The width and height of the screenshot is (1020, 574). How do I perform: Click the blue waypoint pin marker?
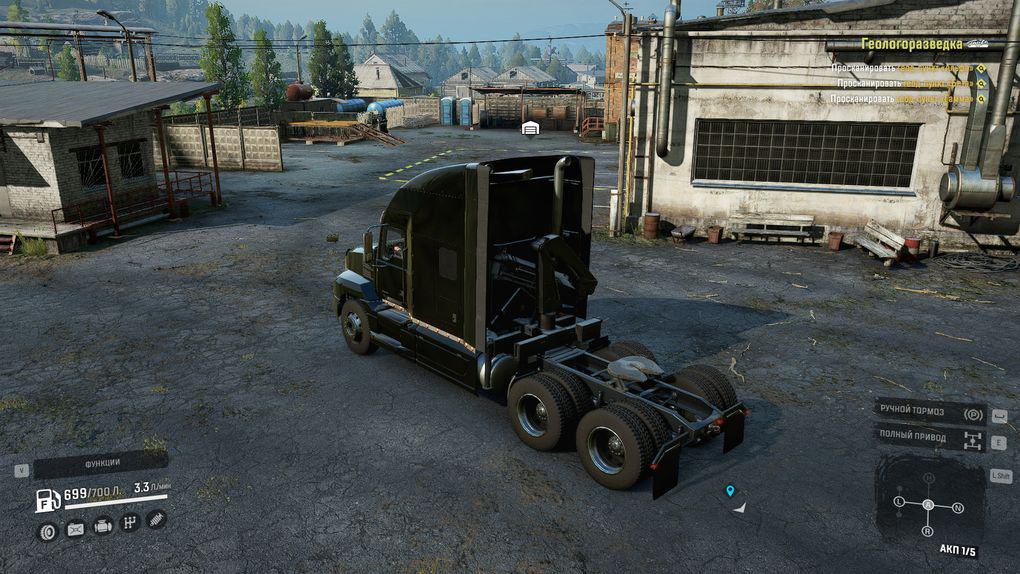730,490
